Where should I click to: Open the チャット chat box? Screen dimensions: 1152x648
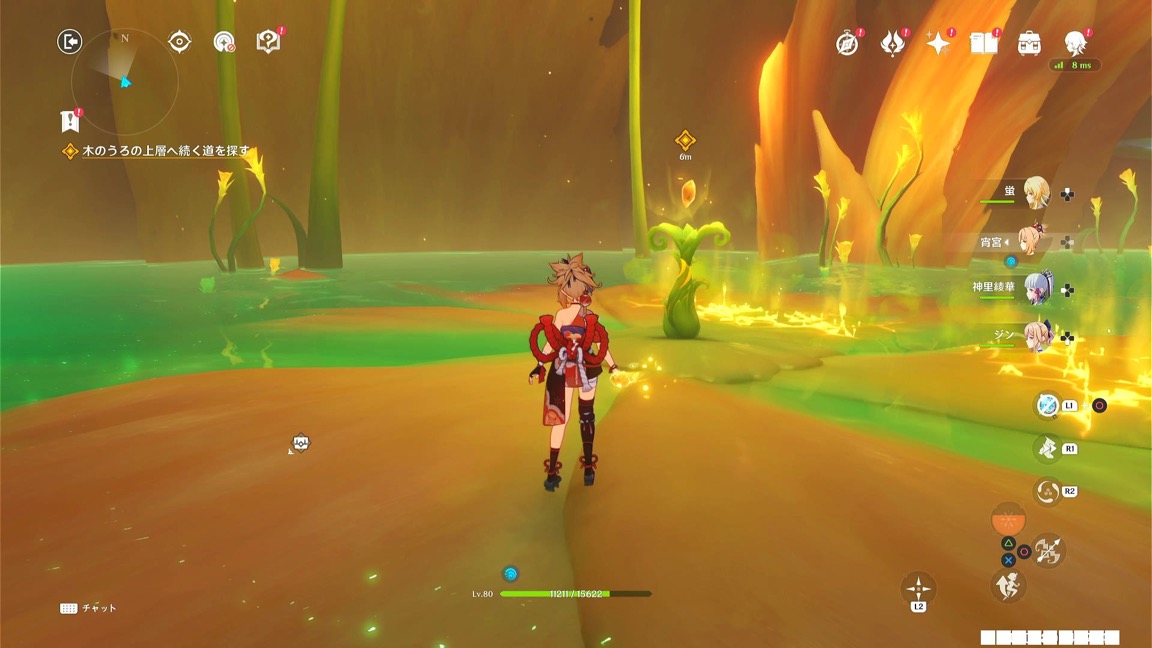89,608
